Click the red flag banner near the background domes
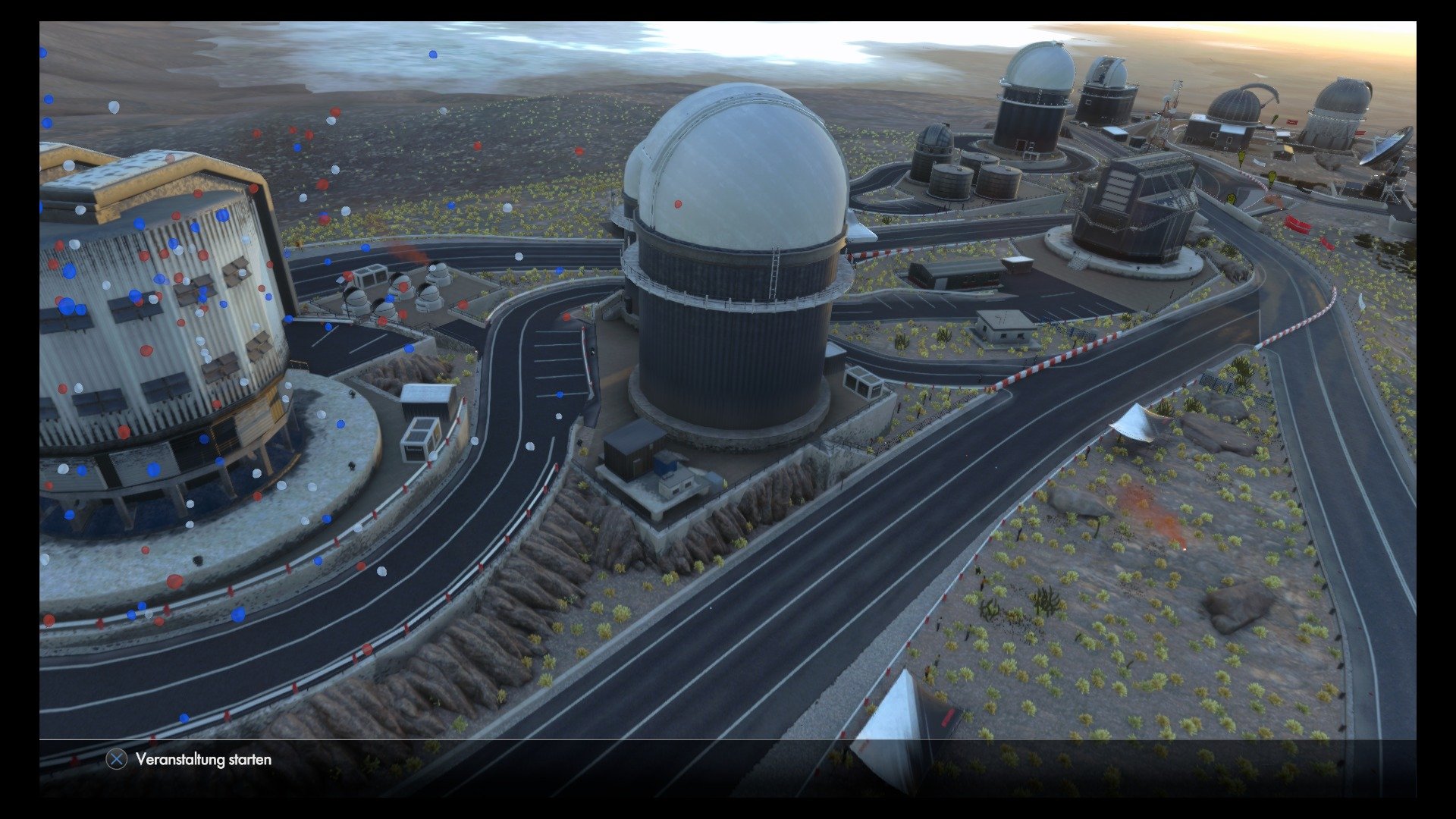 [x=1291, y=121]
